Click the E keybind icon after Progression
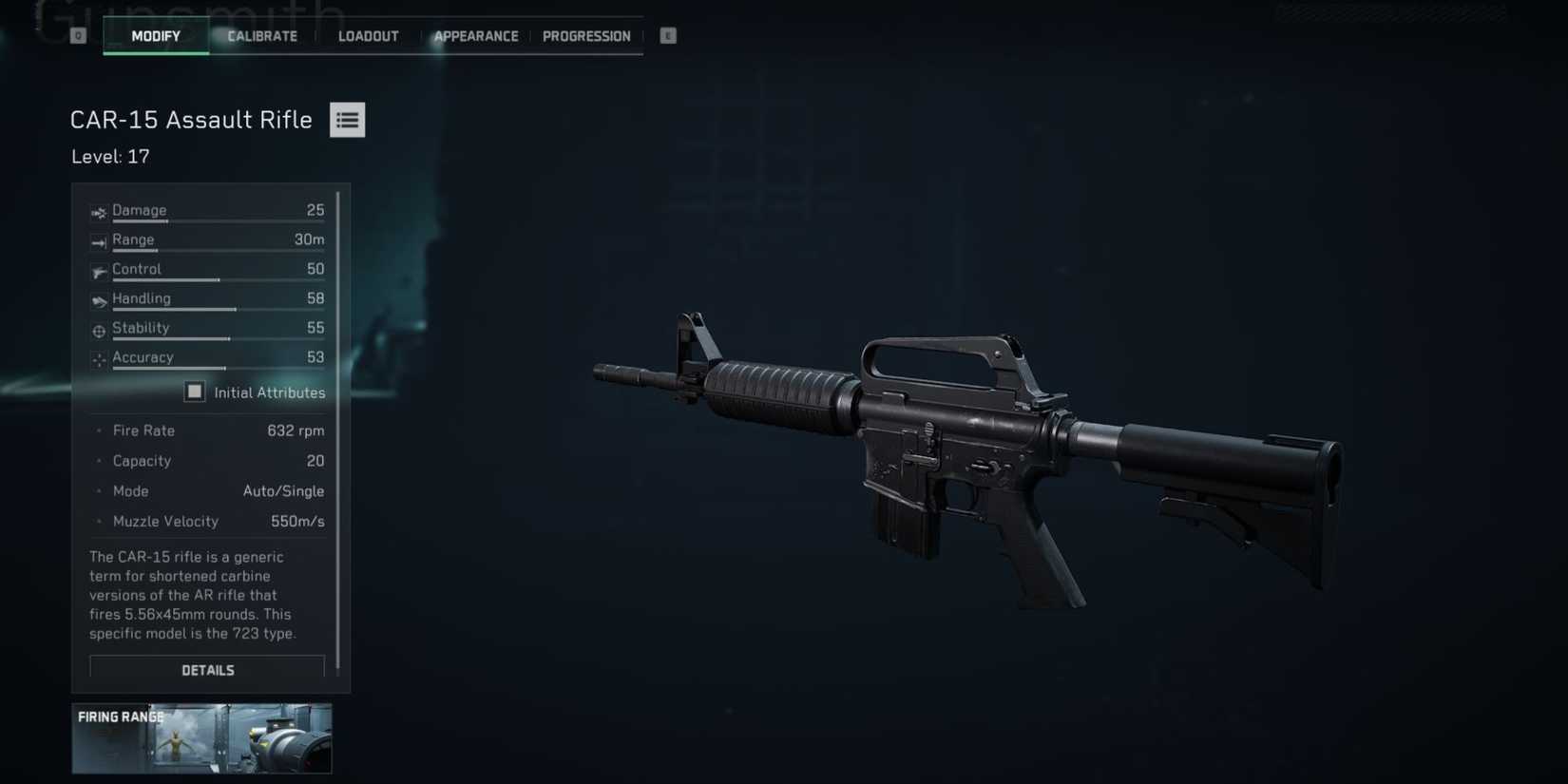This screenshot has width=1568, height=784. pos(668,35)
